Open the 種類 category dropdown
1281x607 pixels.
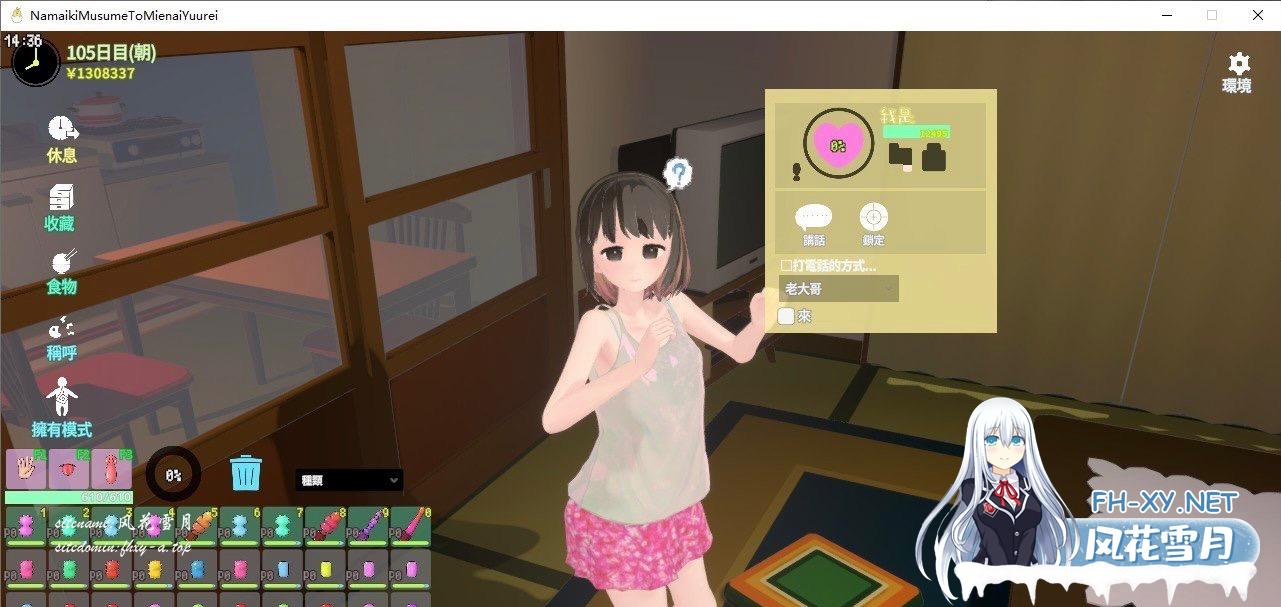(349, 480)
